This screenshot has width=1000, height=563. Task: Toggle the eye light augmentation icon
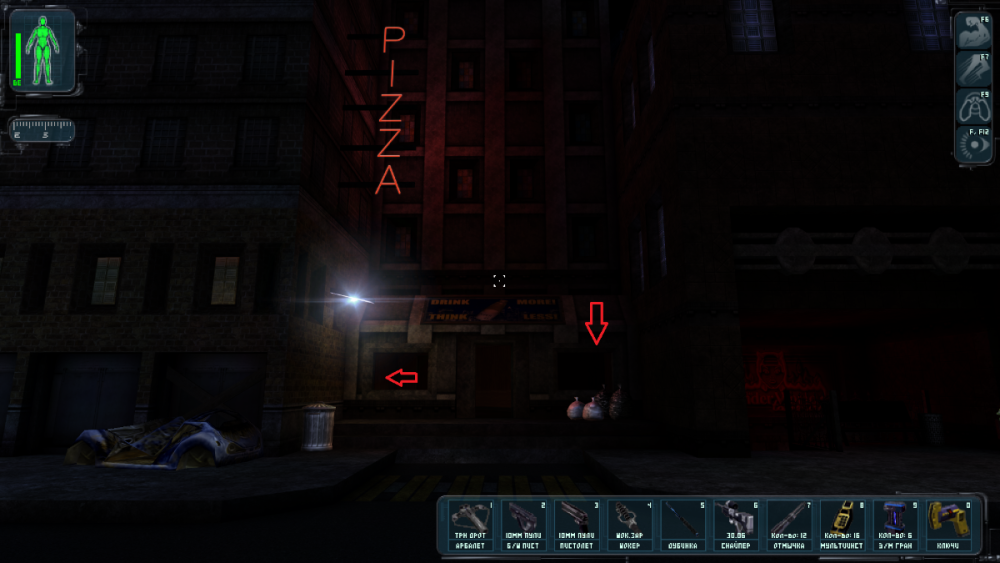pos(970,144)
